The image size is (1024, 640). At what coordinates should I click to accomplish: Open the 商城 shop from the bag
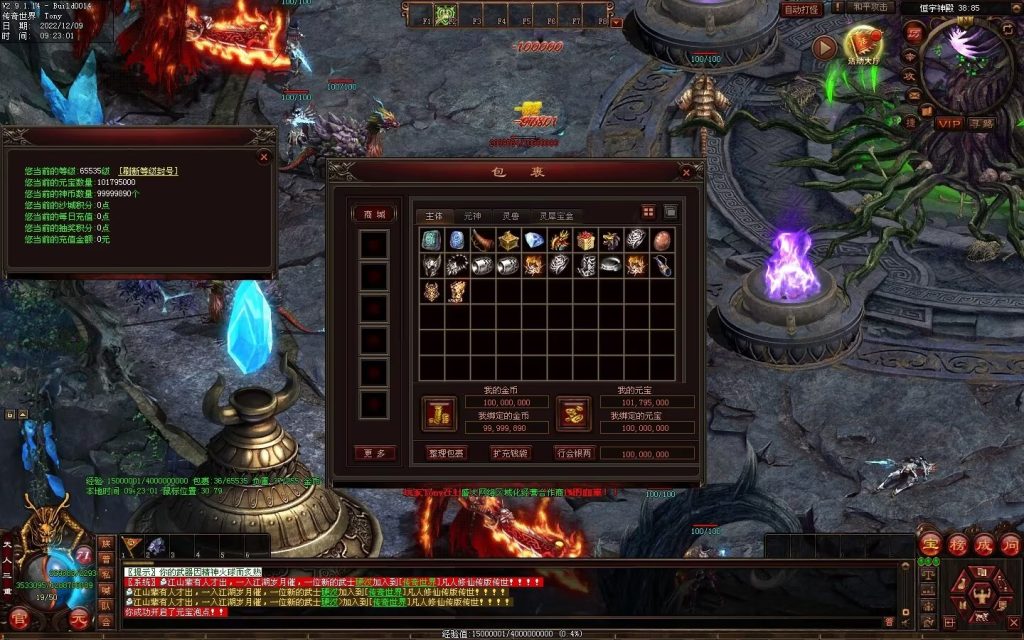pos(374,213)
